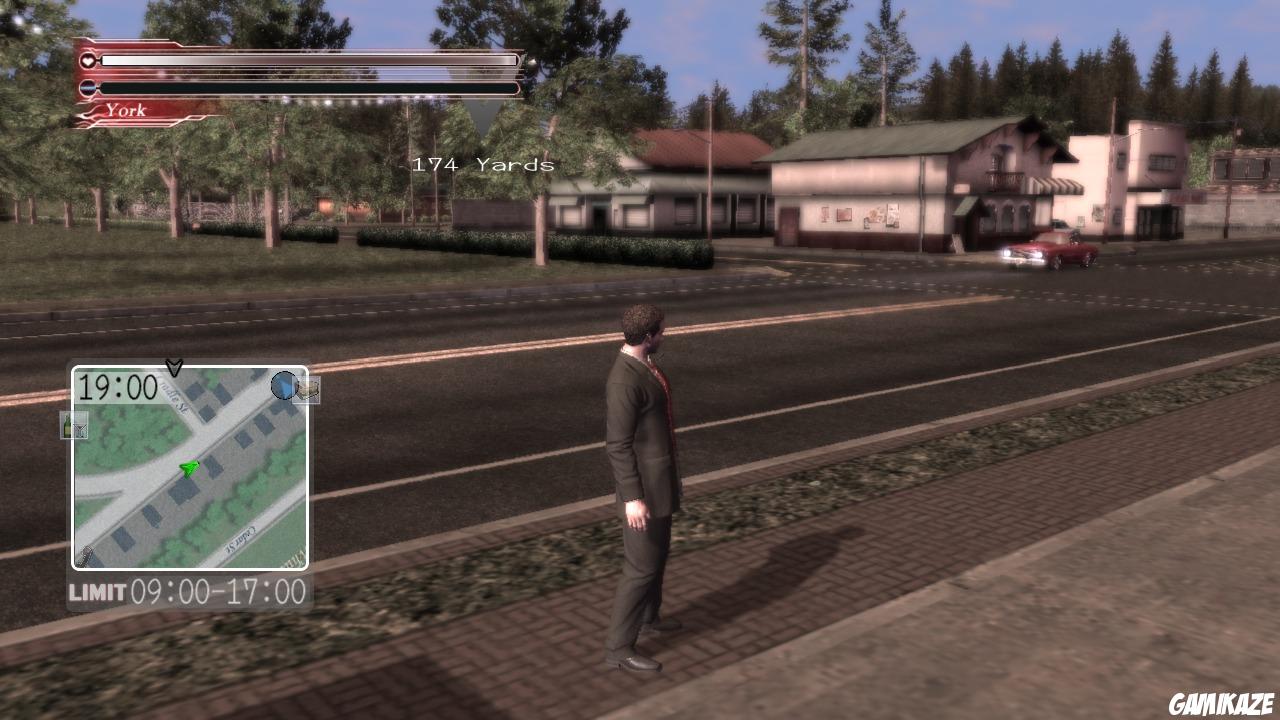1280x720 pixels.
Task: Click the black waypoint chevron above the minimap
Action: click(x=174, y=367)
